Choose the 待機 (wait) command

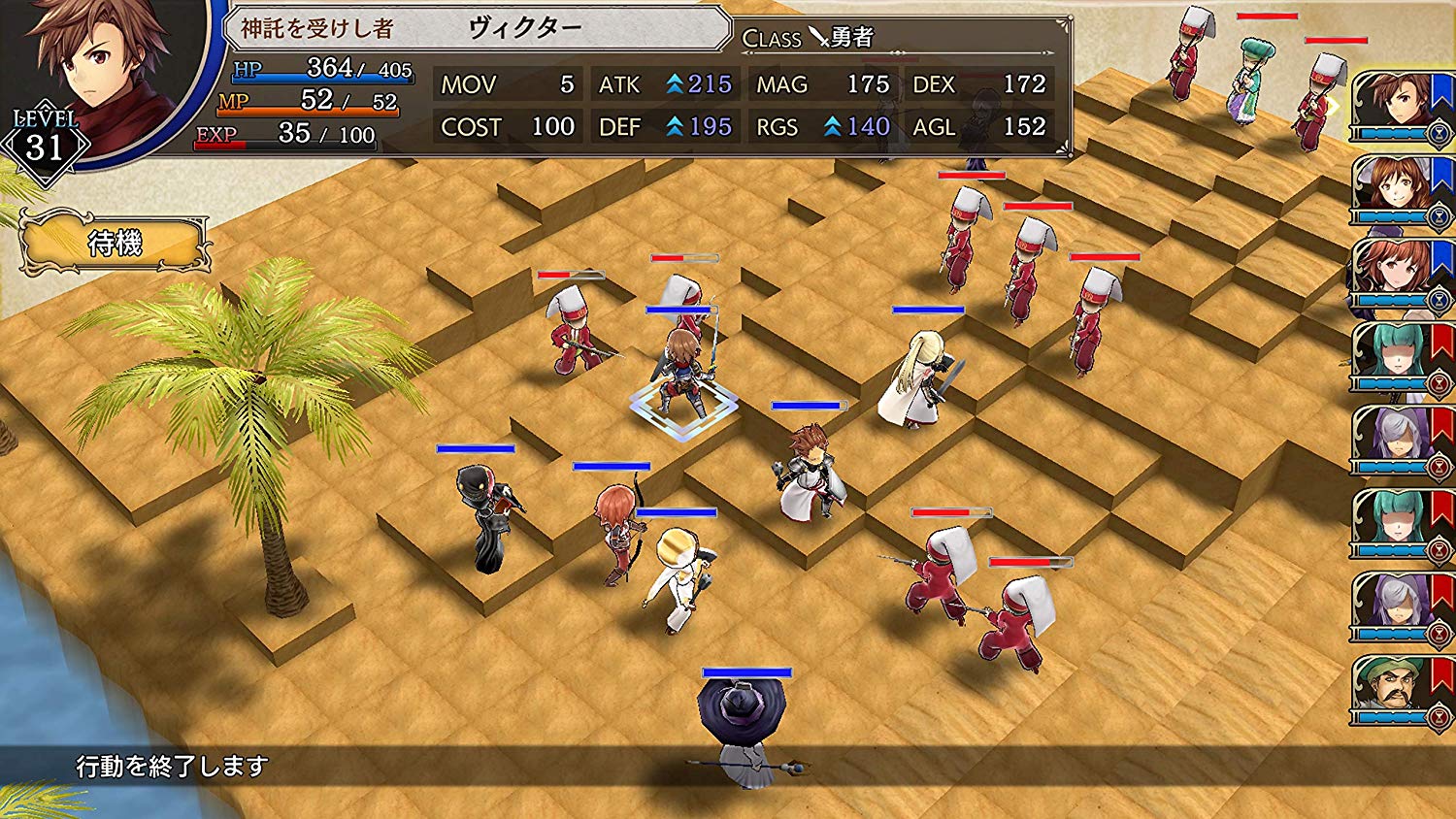tap(115, 243)
